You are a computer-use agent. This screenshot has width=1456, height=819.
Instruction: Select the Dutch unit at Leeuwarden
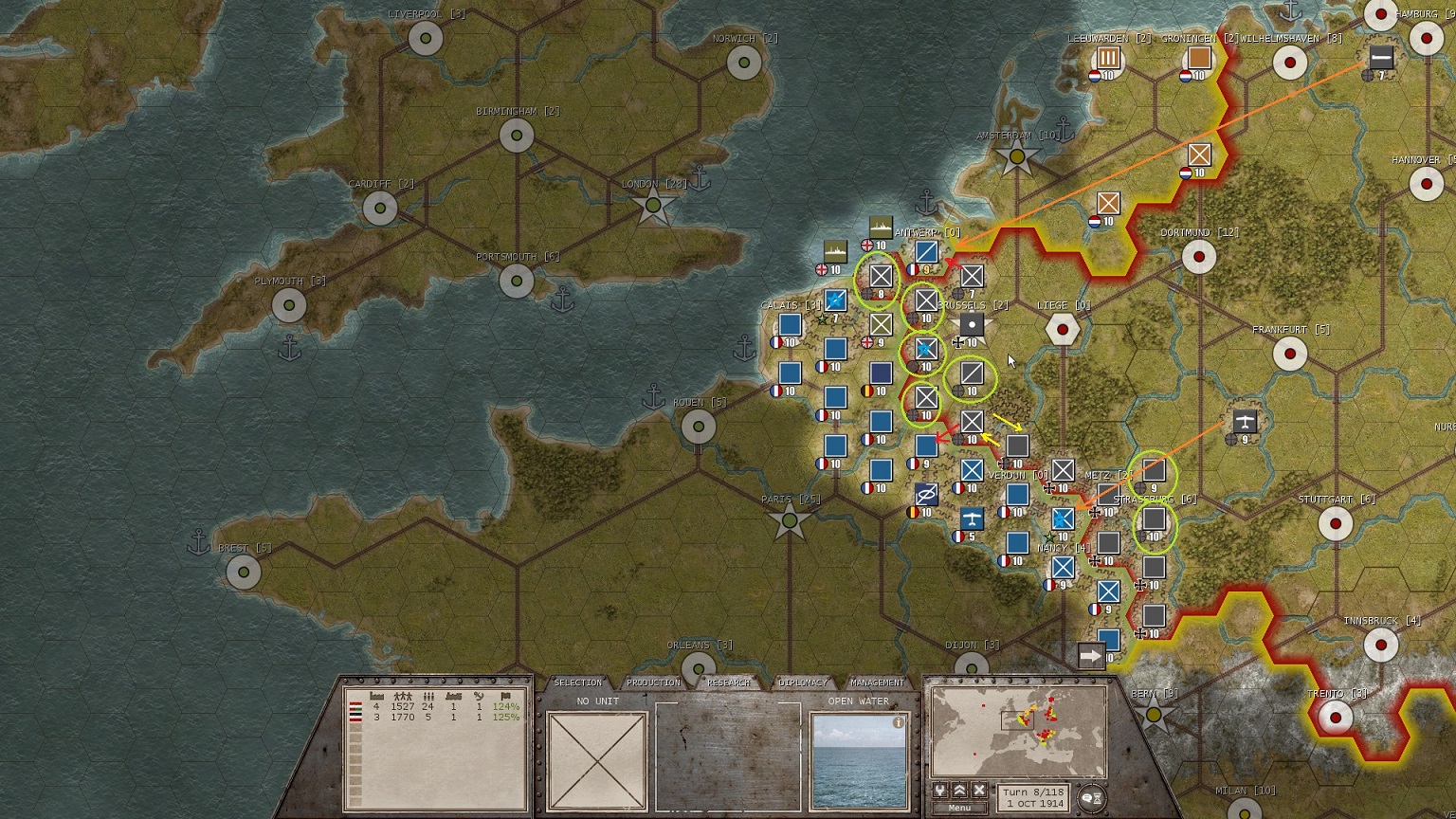[x=1108, y=59]
